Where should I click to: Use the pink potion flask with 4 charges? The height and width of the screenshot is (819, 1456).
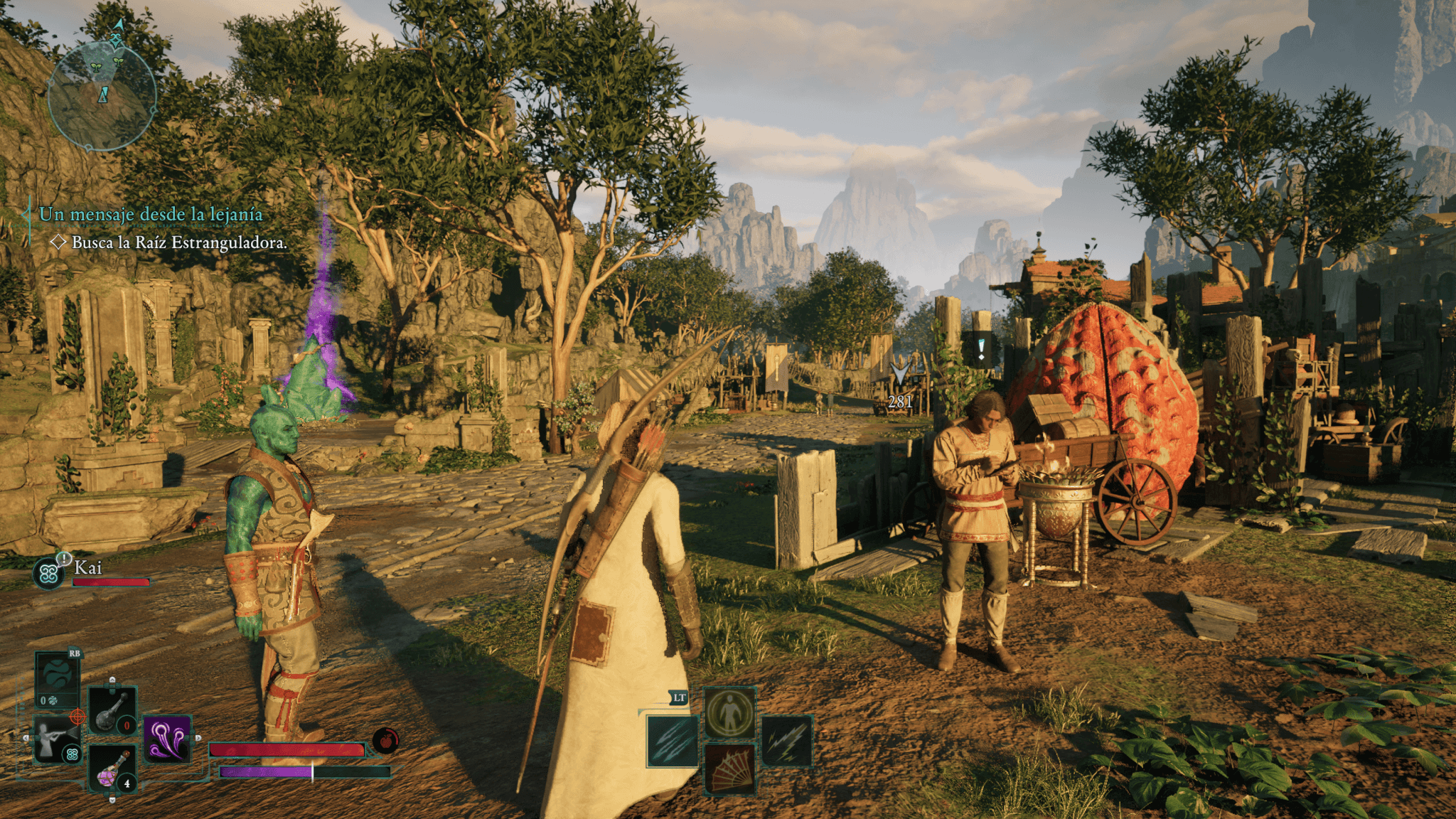coord(112,769)
